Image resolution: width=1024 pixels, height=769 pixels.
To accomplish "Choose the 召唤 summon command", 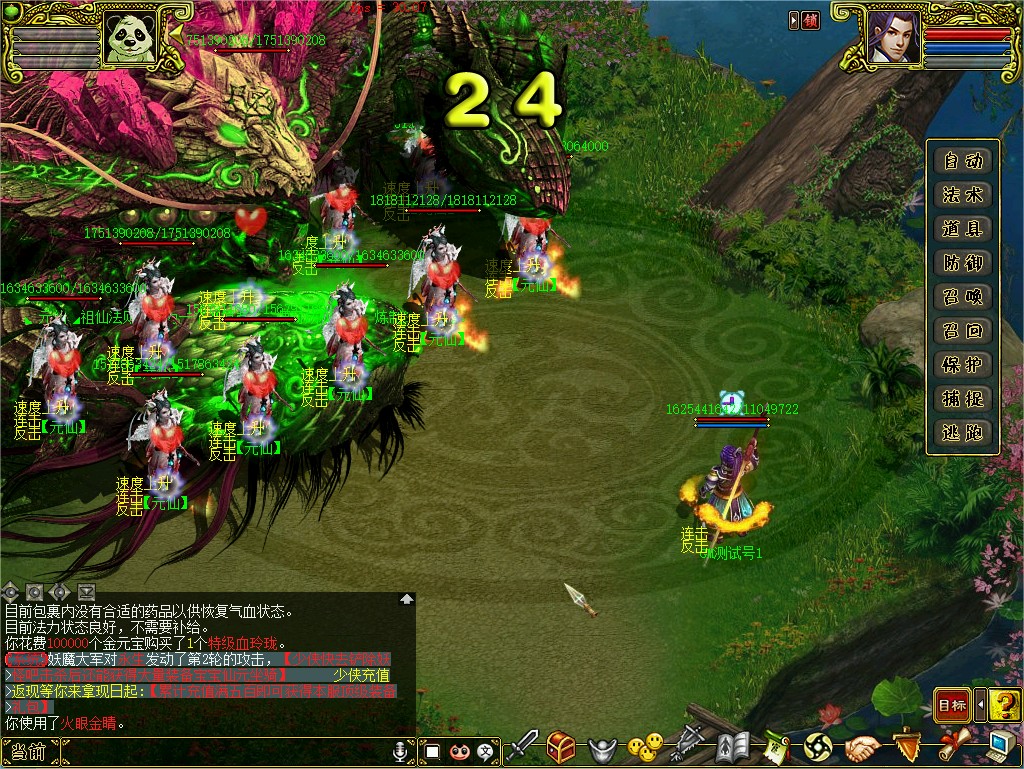I will click(x=962, y=297).
